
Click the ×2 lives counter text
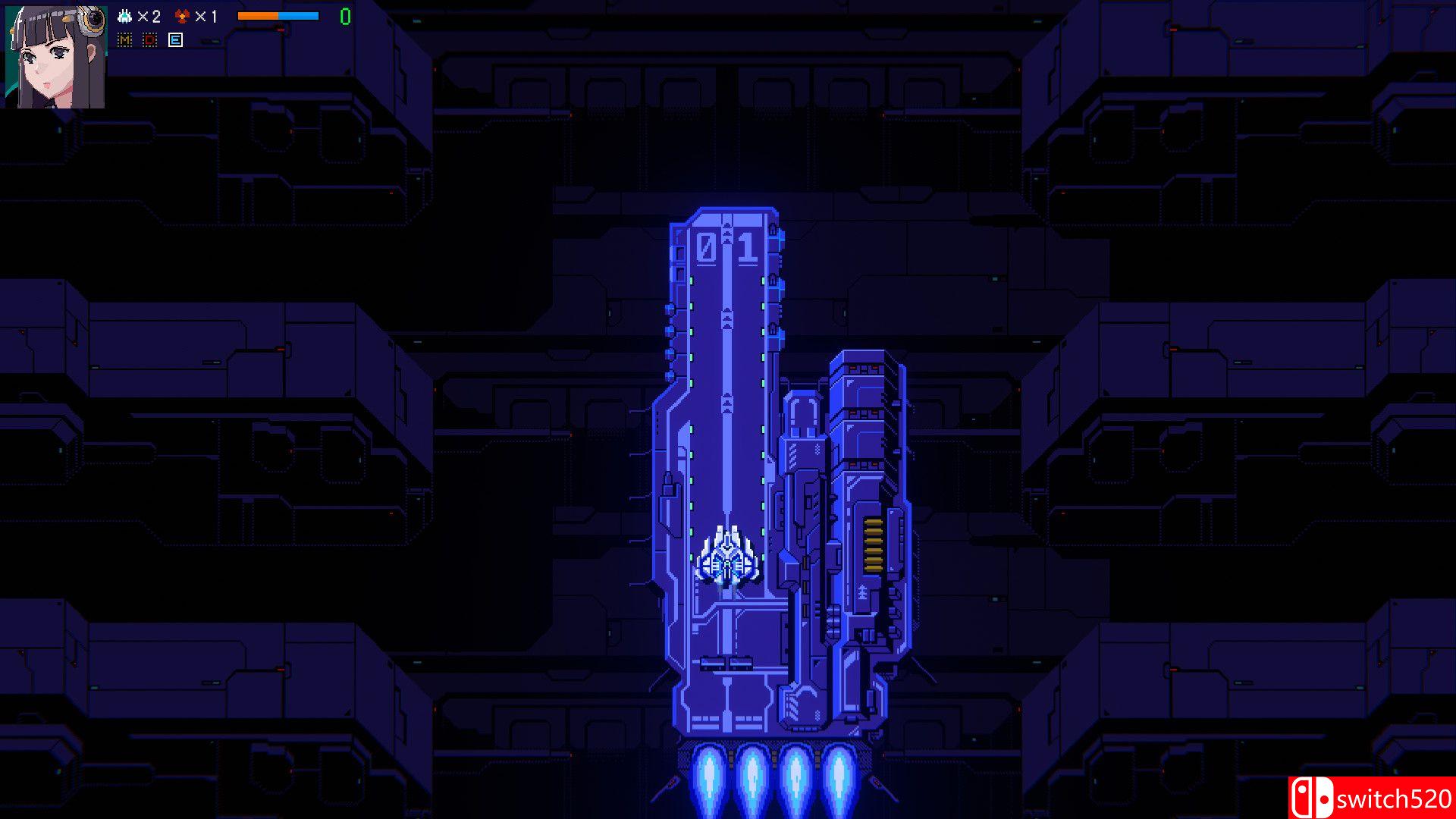(x=149, y=16)
